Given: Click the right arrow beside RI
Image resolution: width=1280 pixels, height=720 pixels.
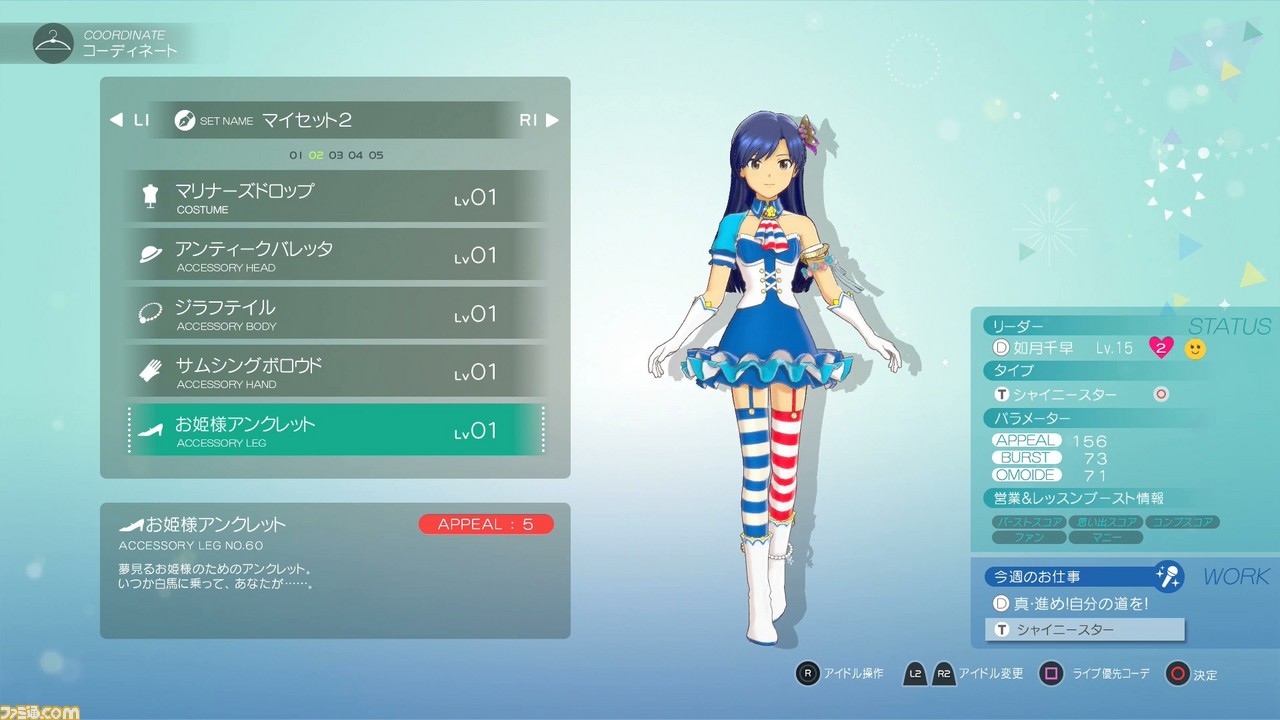Looking at the screenshot, I should click(x=553, y=119).
